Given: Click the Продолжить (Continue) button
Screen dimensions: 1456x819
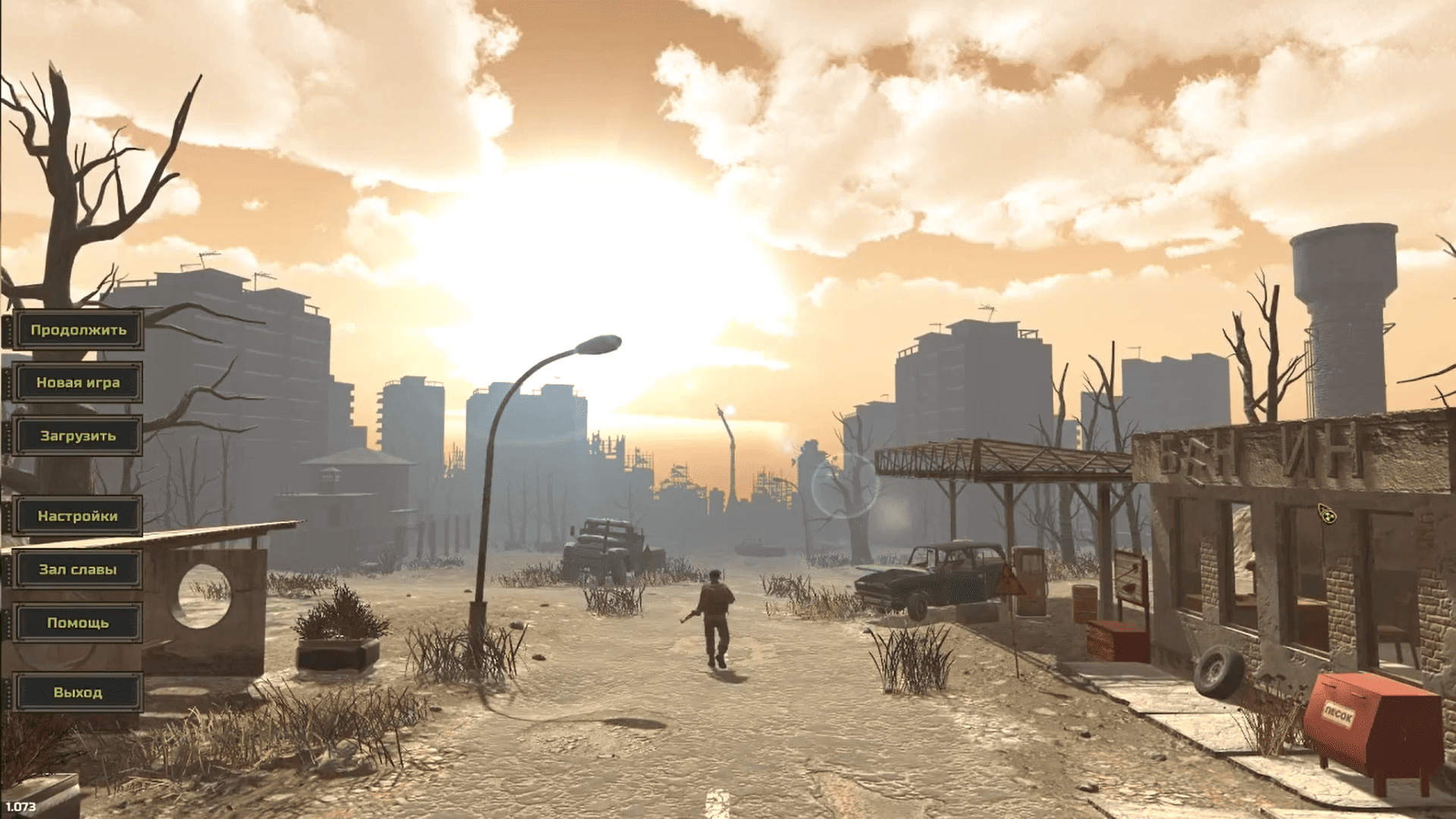Looking at the screenshot, I should coord(78,330).
